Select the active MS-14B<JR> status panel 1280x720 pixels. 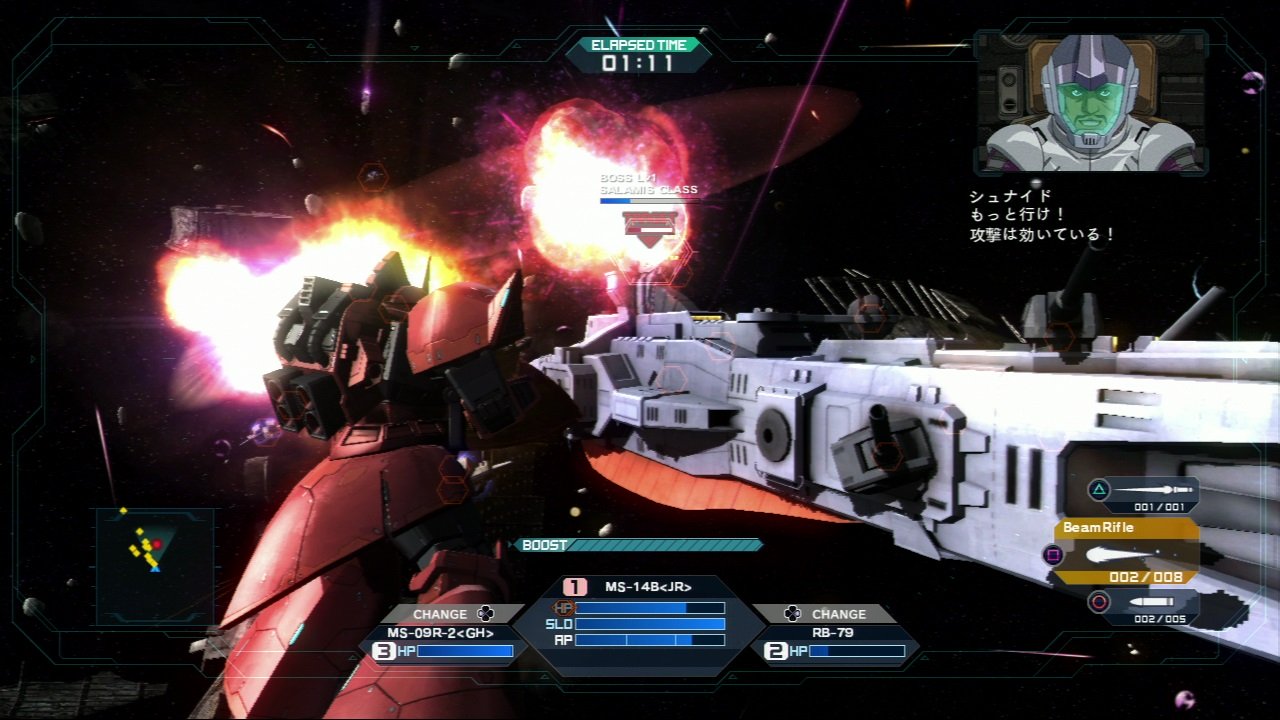click(x=640, y=622)
